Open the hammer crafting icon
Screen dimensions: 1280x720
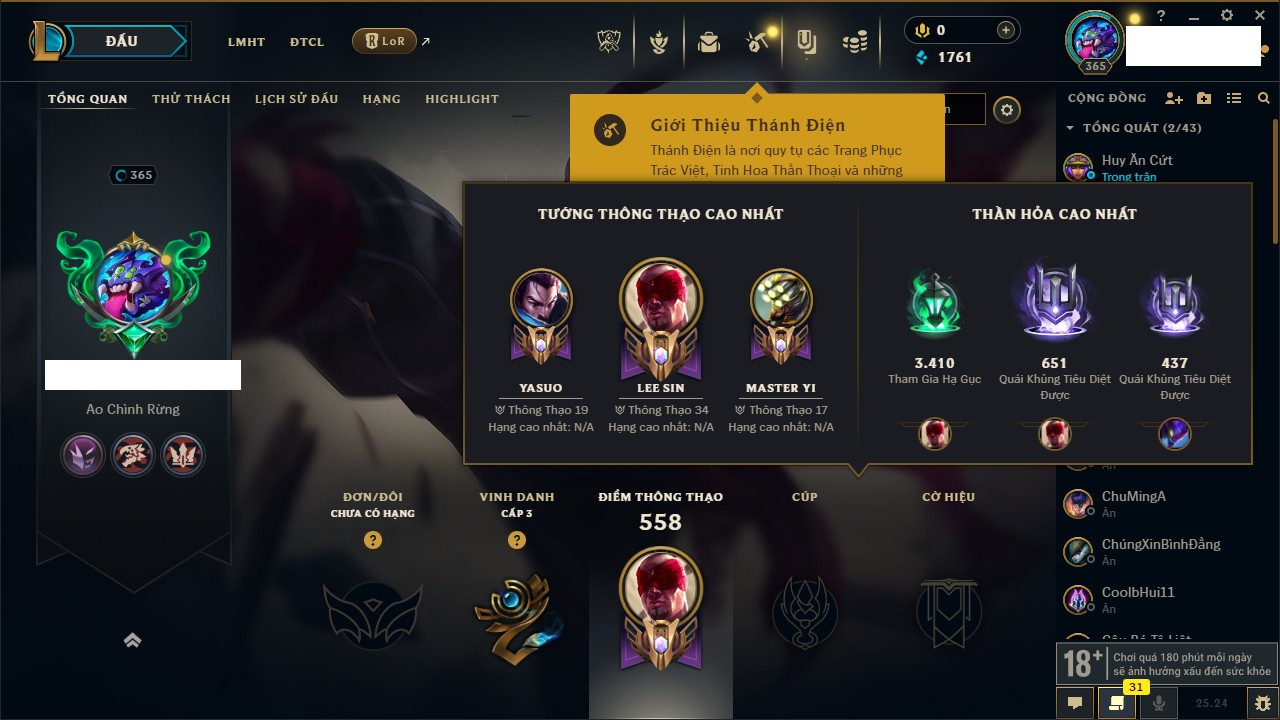[756, 42]
